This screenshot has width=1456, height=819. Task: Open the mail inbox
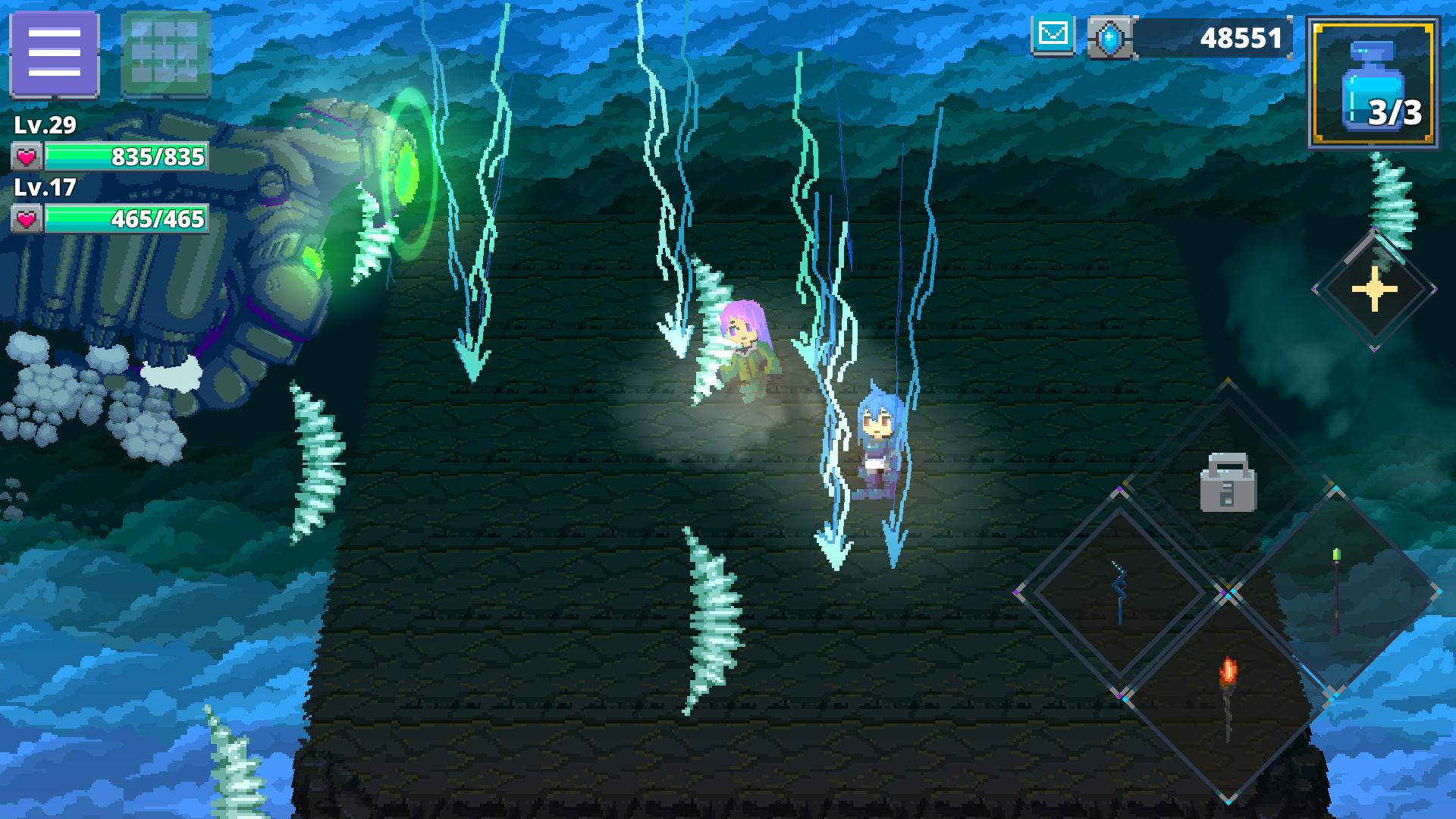(x=1053, y=33)
